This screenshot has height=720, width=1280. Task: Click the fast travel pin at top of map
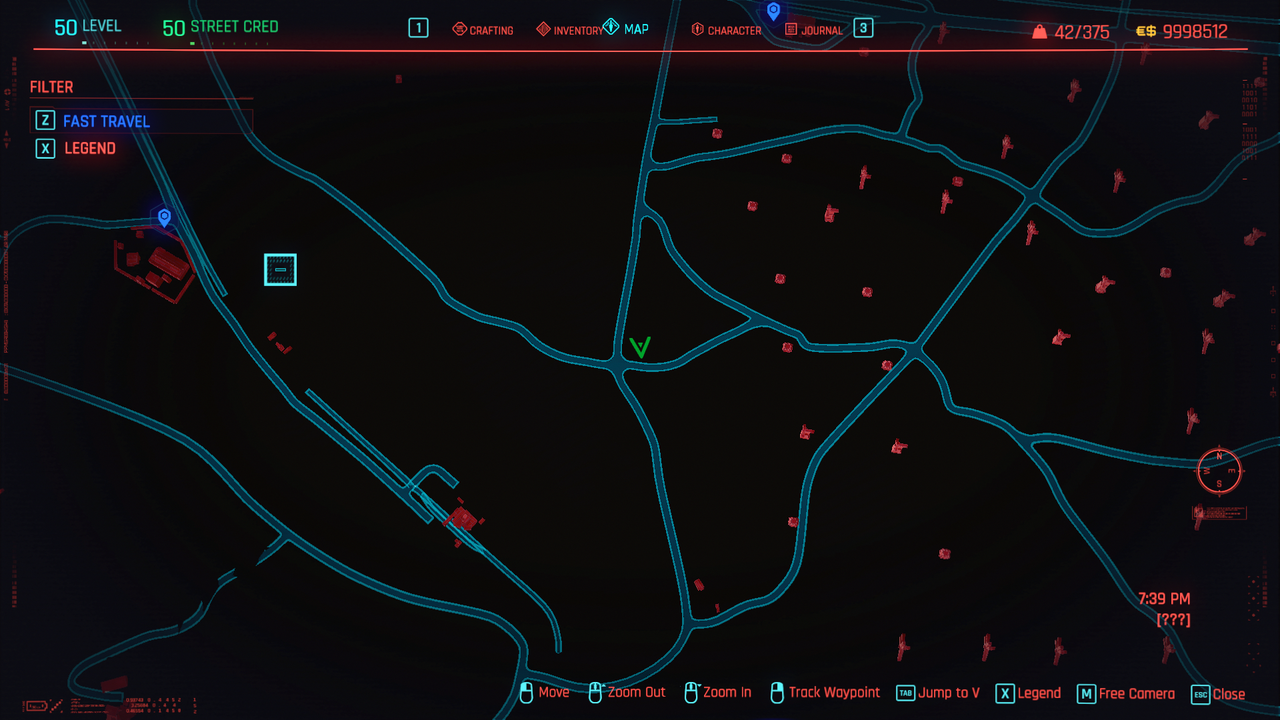click(x=773, y=11)
